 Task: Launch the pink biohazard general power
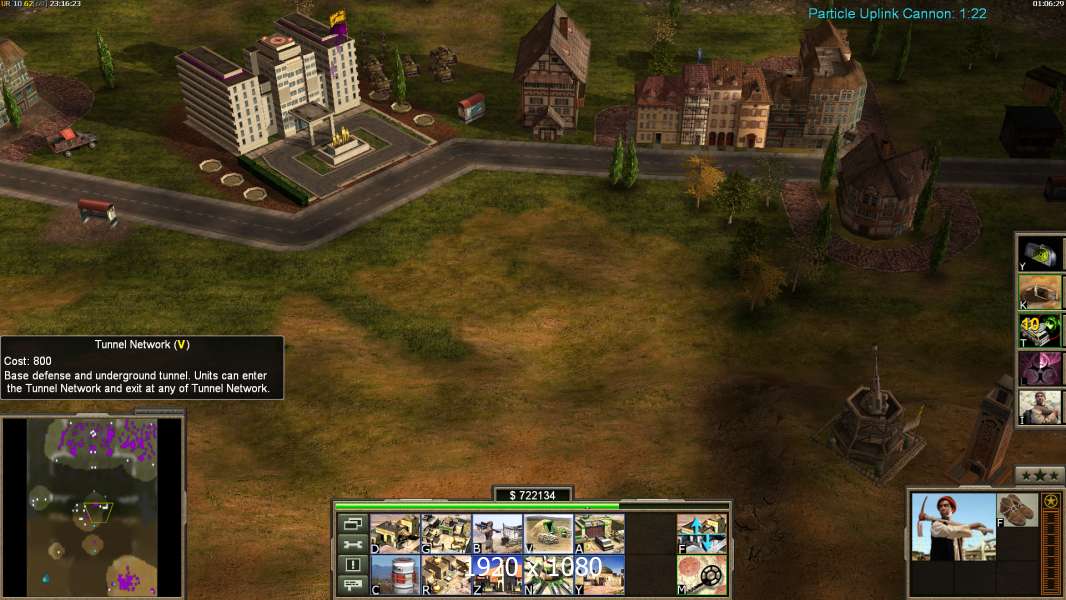[x=1040, y=368]
